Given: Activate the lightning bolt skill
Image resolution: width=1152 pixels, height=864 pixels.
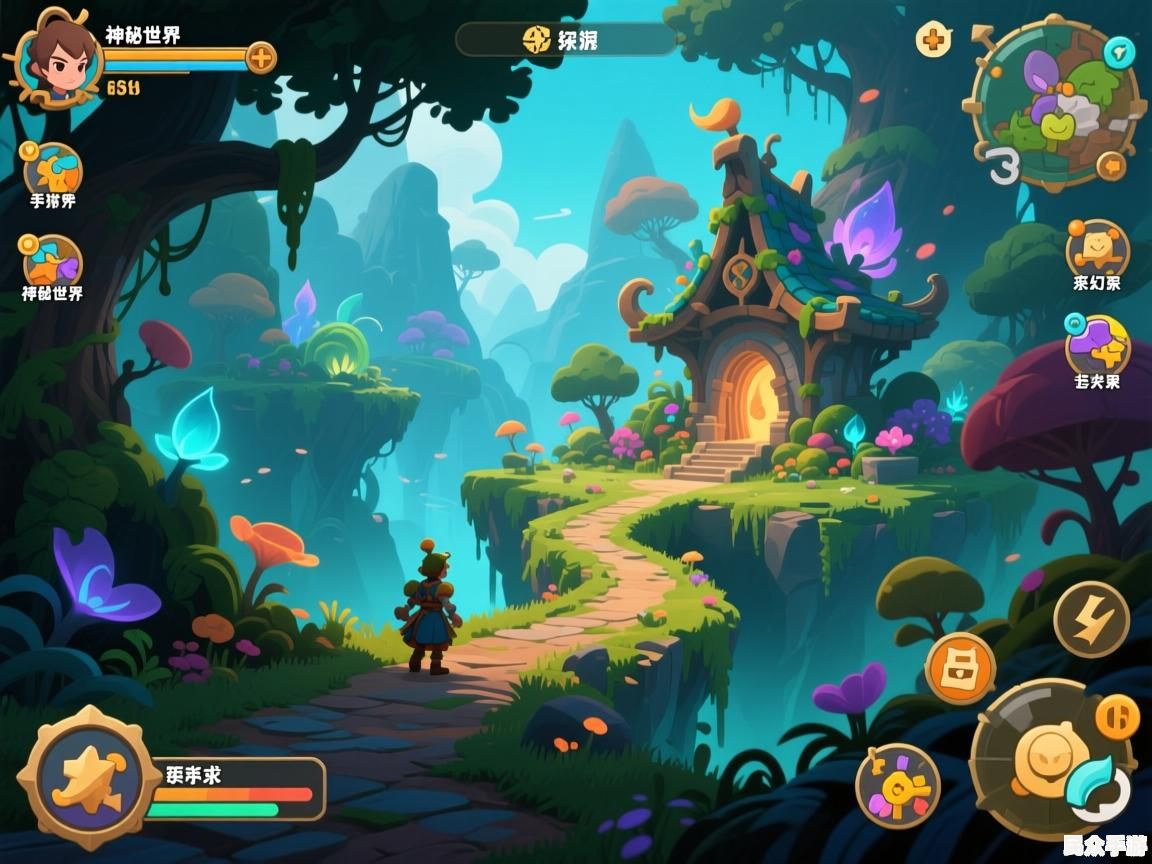Looking at the screenshot, I should [1091, 618].
